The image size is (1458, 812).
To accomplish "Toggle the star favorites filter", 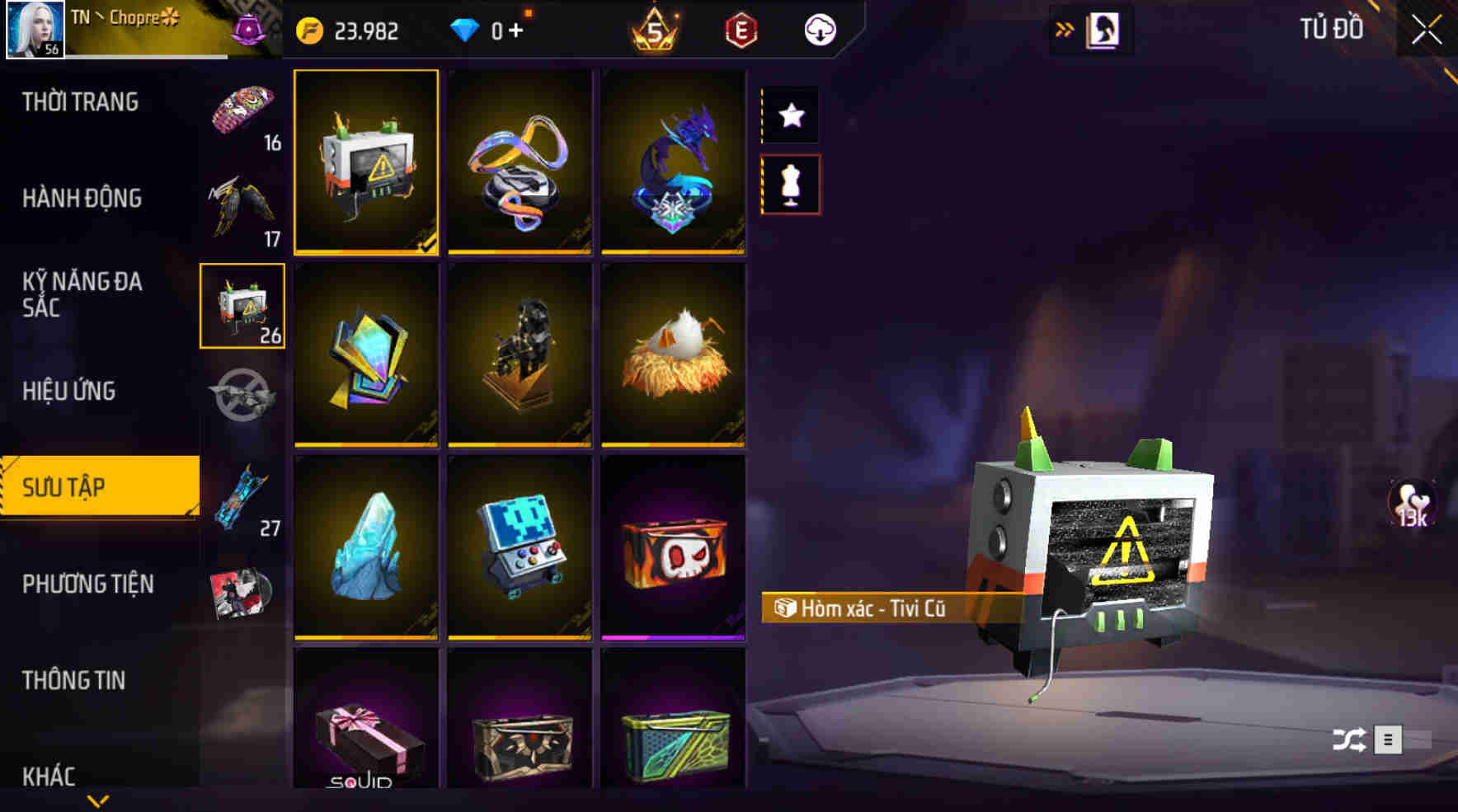I will pyautogui.click(x=791, y=115).
